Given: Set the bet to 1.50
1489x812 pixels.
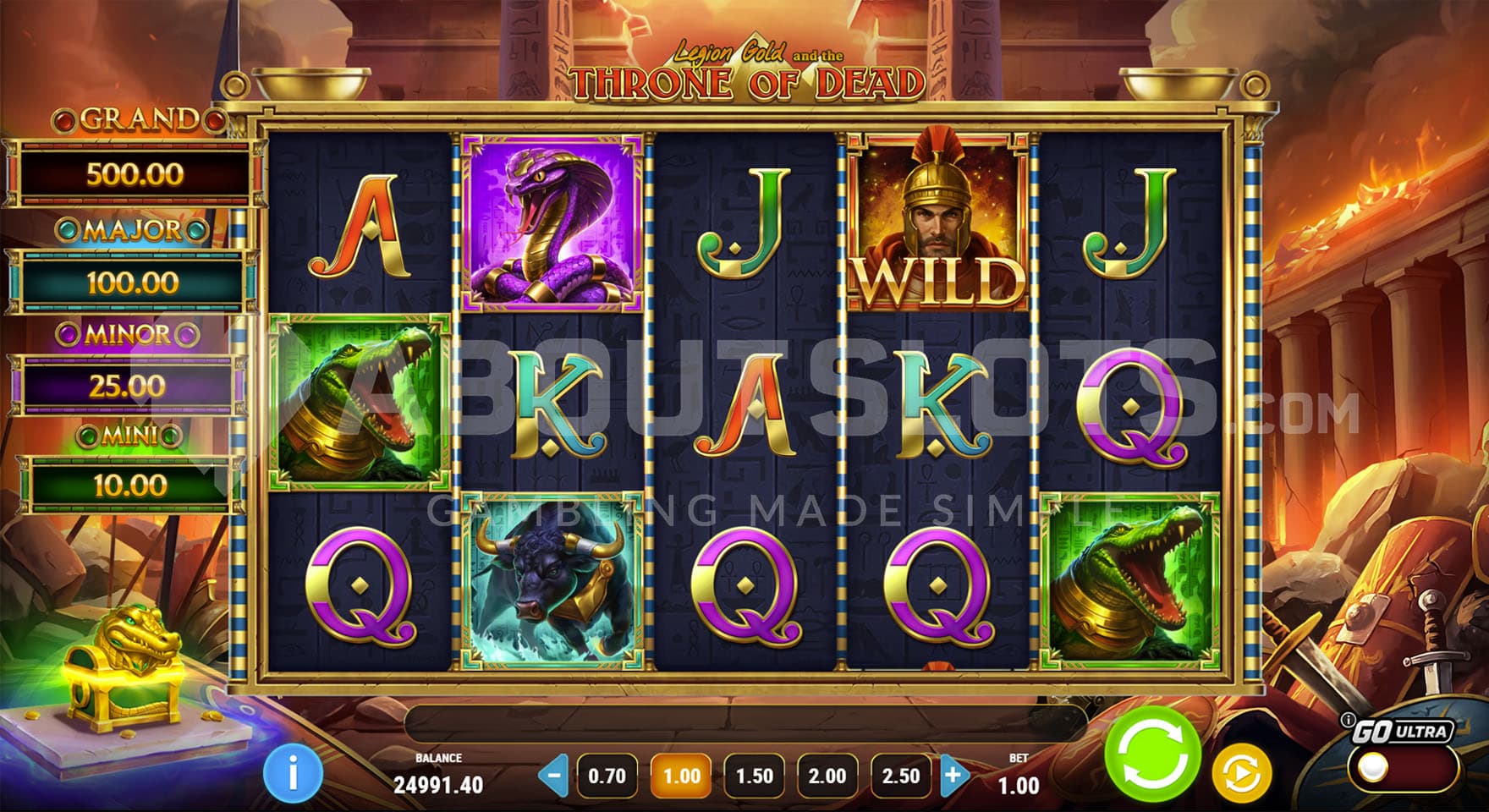Looking at the screenshot, I should [754, 776].
